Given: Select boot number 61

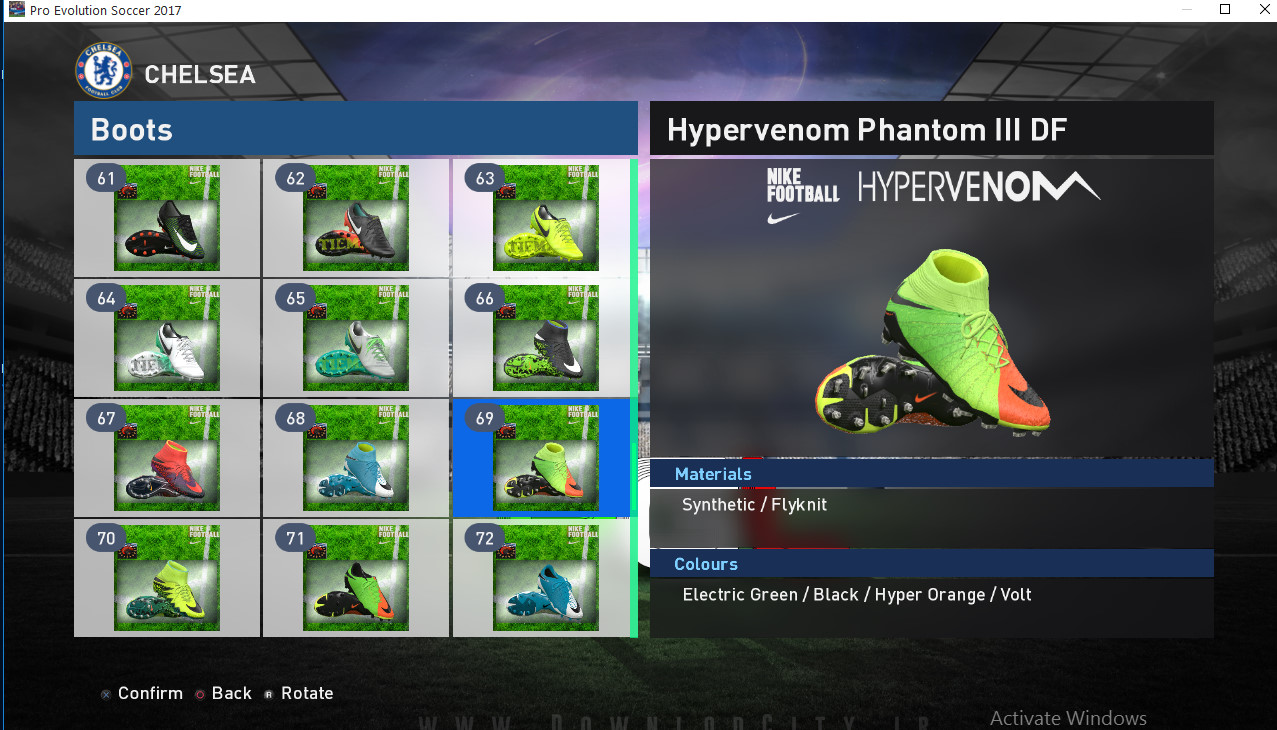Looking at the screenshot, I should pos(167,218).
